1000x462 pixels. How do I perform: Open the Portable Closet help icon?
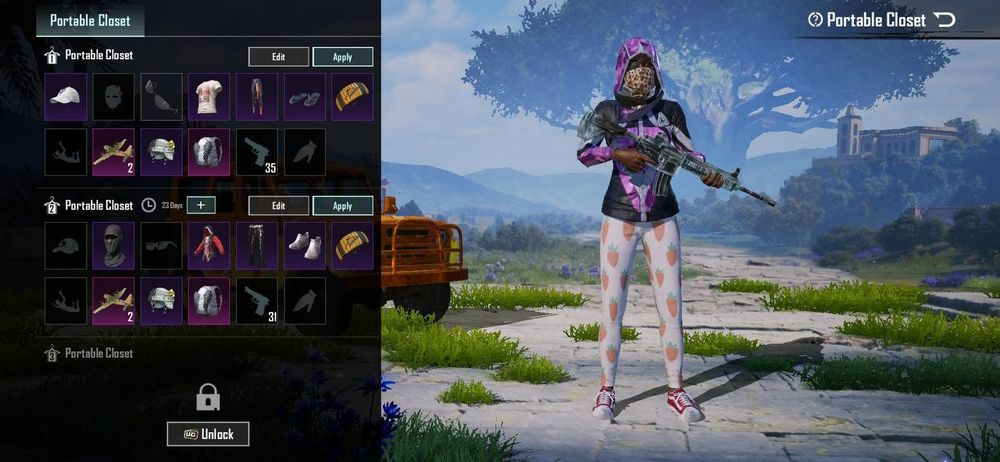pos(815,20)
